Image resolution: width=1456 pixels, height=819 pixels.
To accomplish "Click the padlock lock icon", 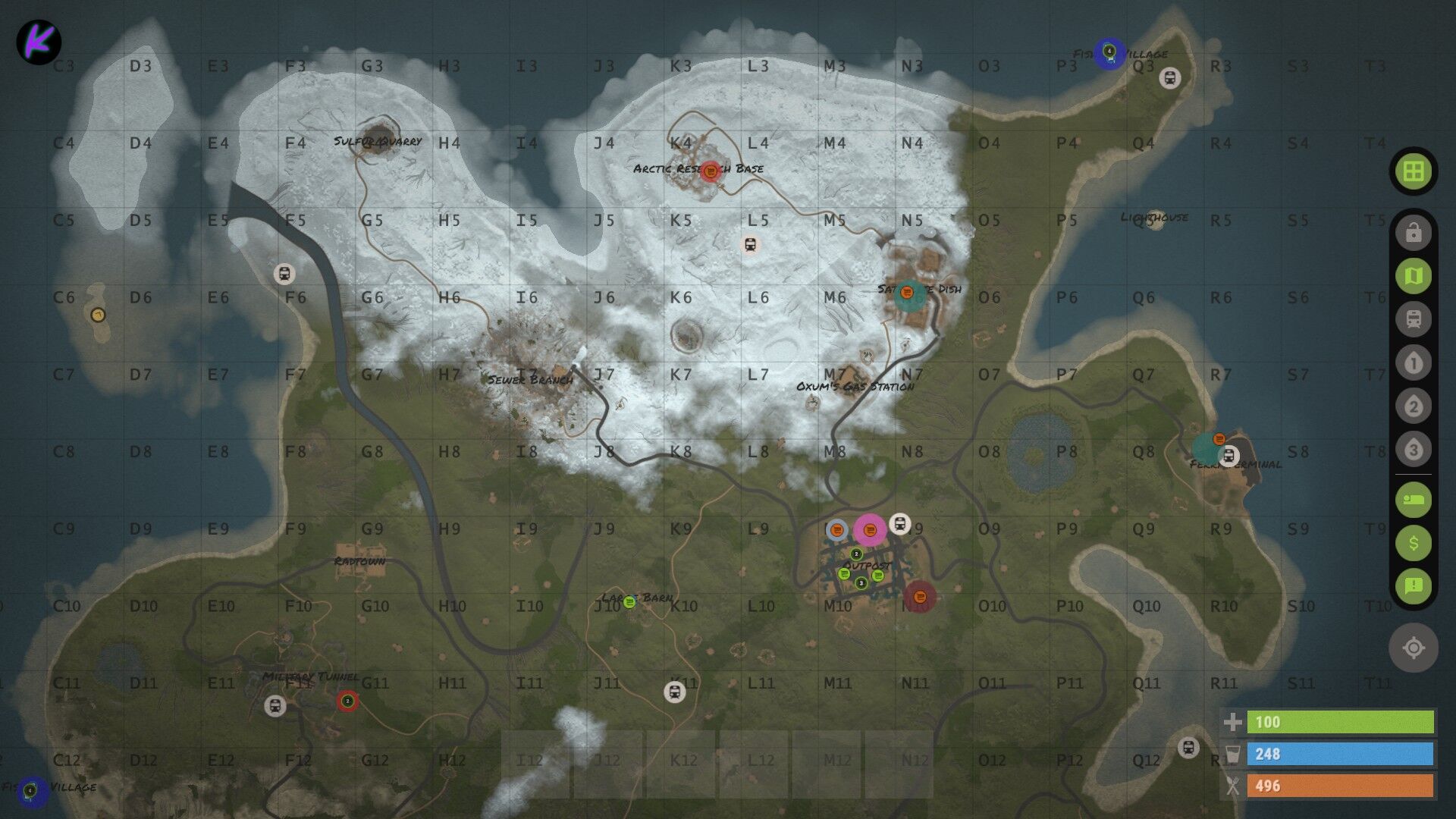I will [x=1413, y=233].
